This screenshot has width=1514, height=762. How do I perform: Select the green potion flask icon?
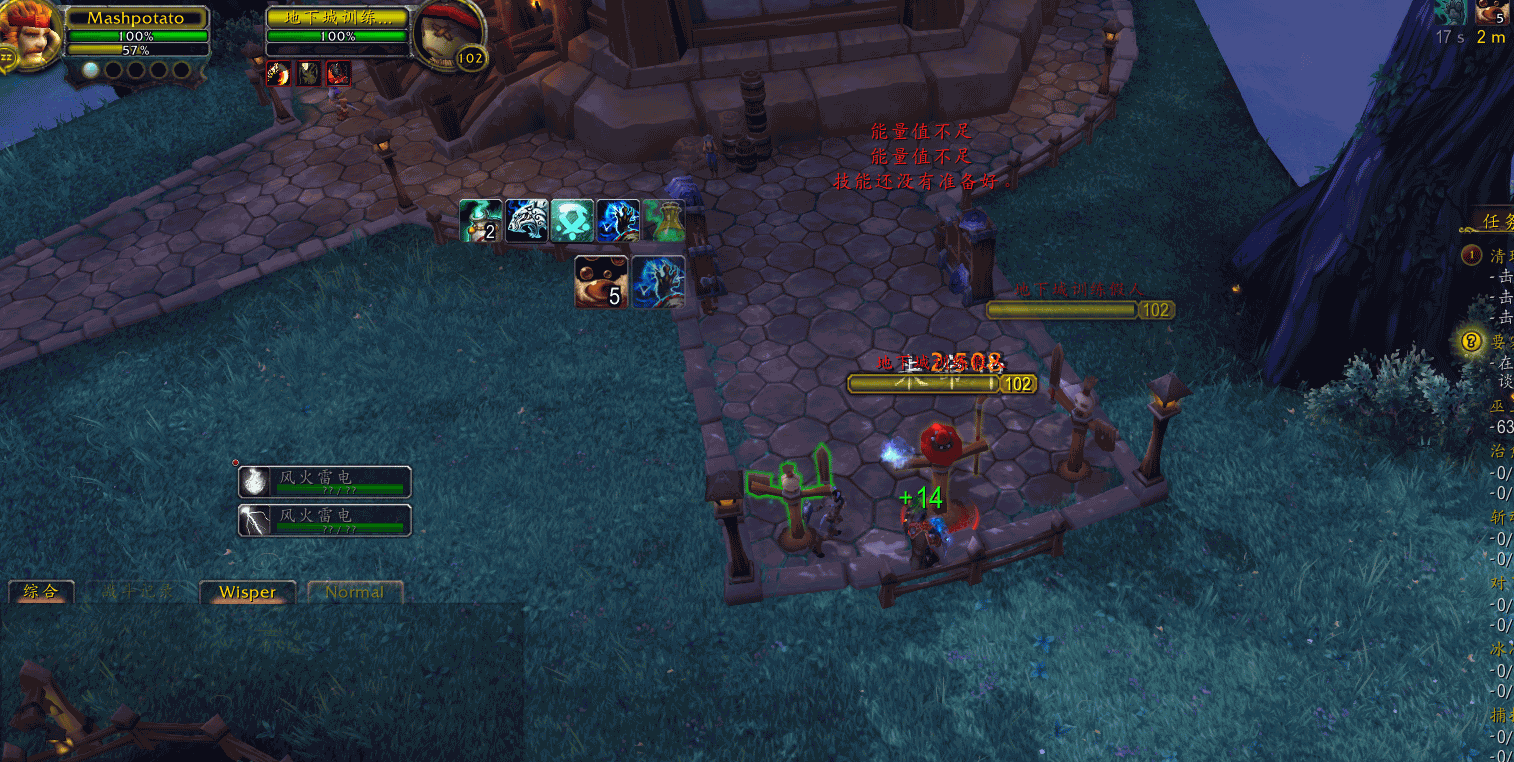(664, 221)
